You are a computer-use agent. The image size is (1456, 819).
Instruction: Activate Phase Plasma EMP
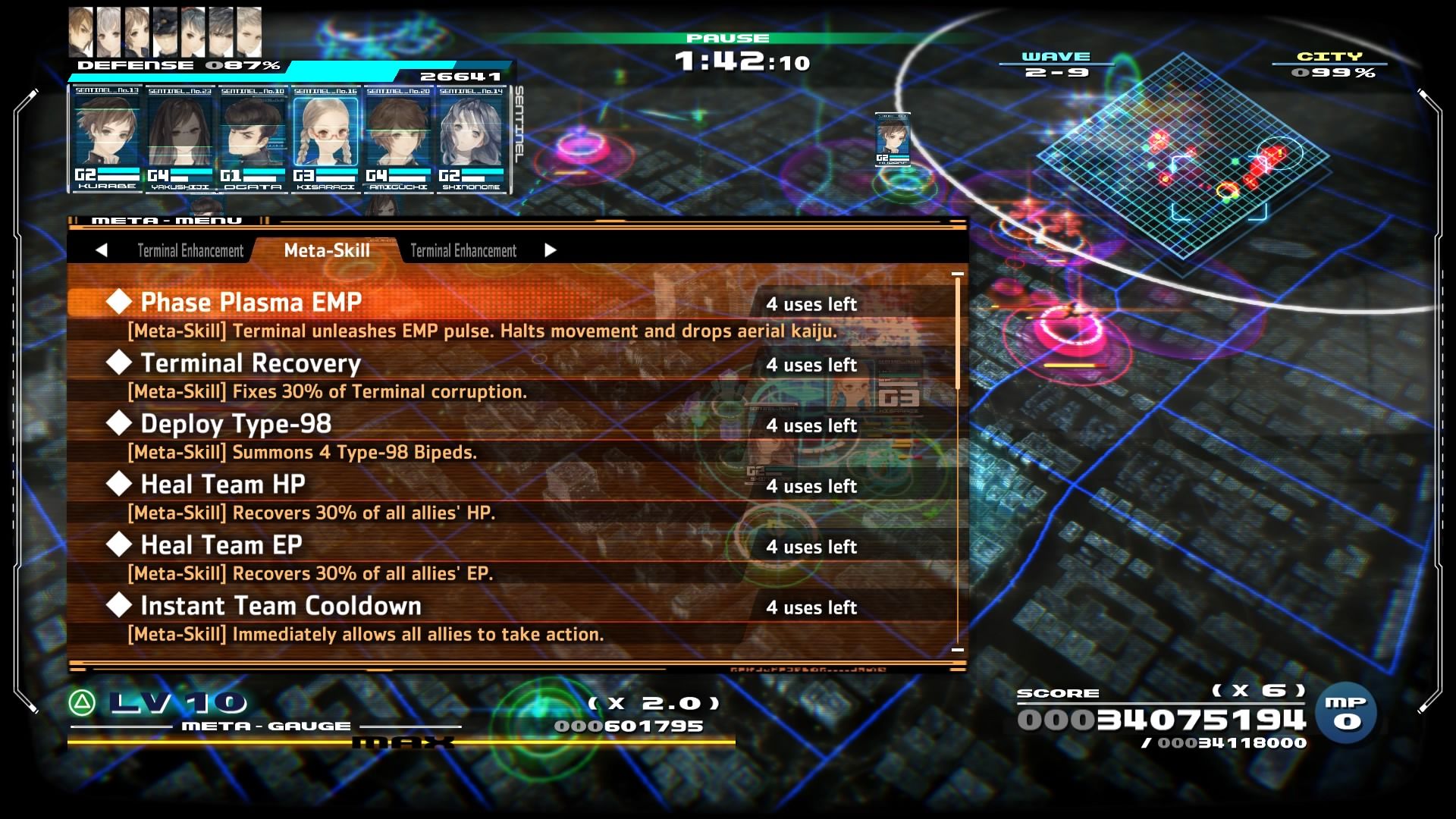pos(250,302)
